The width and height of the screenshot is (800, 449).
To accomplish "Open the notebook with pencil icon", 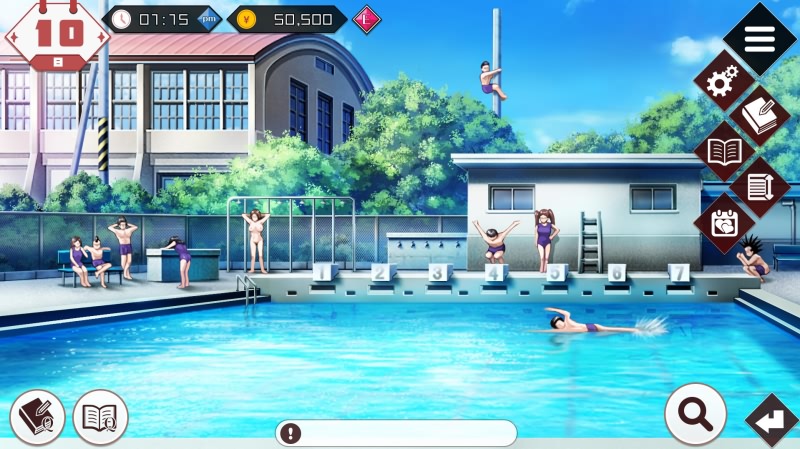I will point(760,116).
